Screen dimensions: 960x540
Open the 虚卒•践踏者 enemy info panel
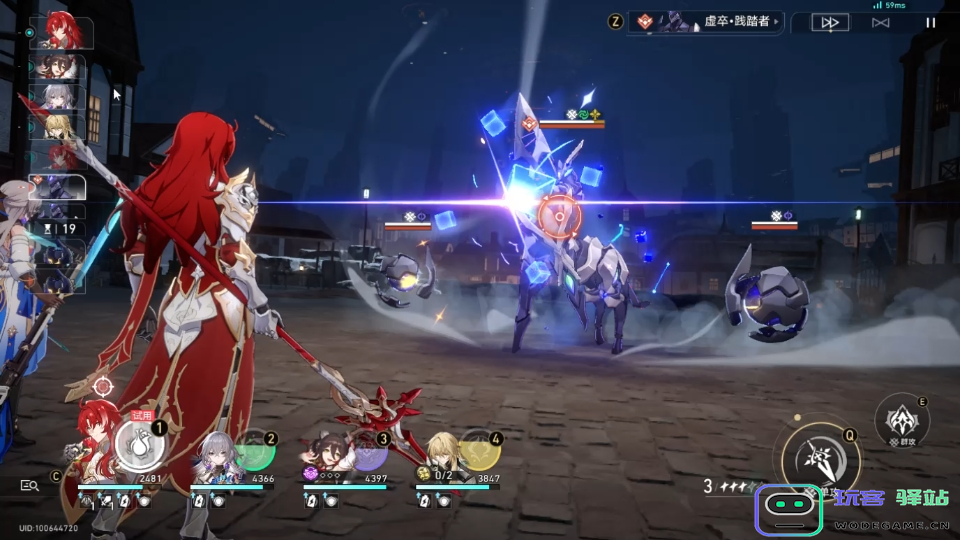click(705, 22)
